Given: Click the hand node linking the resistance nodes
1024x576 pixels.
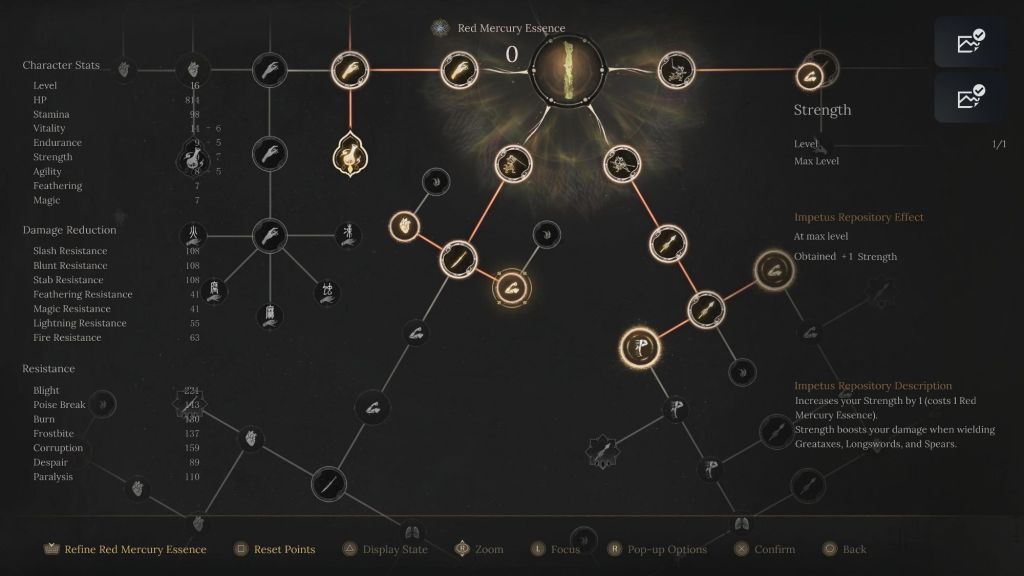Looking at the screenshot, I should tap(269, 235).
